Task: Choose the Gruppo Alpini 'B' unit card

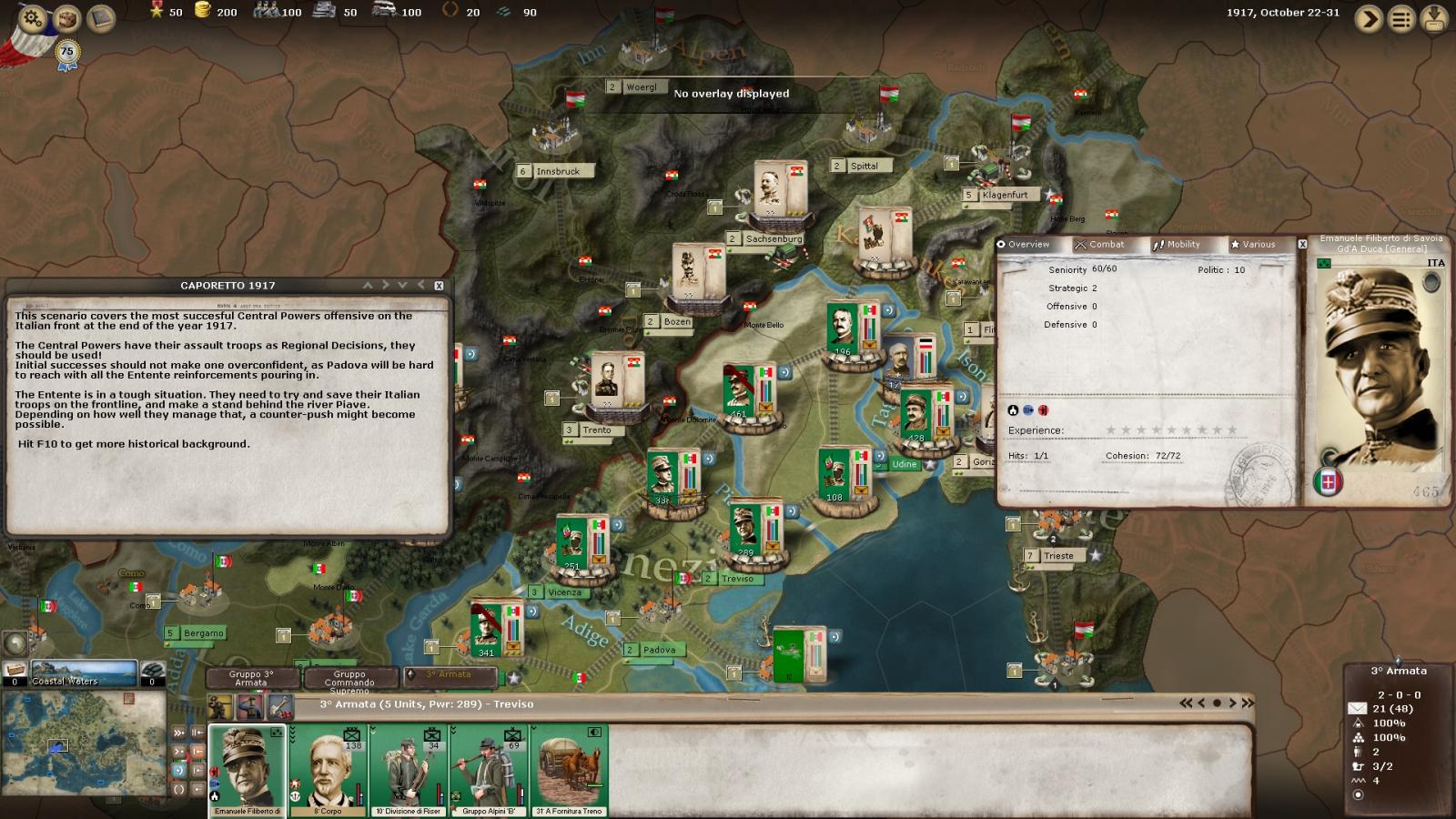Action: (488, 770)
